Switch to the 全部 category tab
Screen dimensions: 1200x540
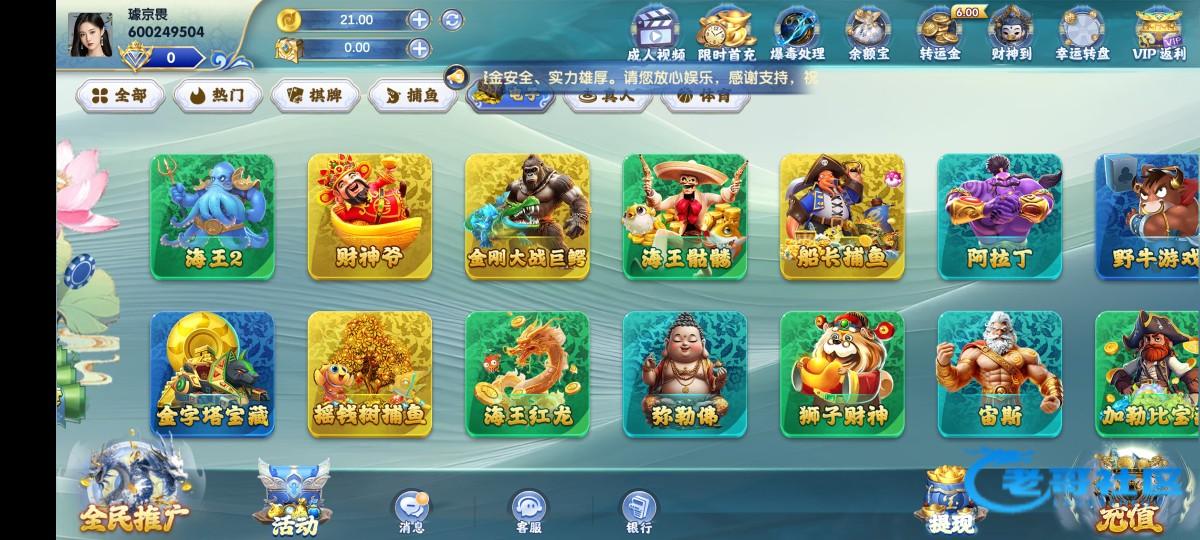[120, 95]
